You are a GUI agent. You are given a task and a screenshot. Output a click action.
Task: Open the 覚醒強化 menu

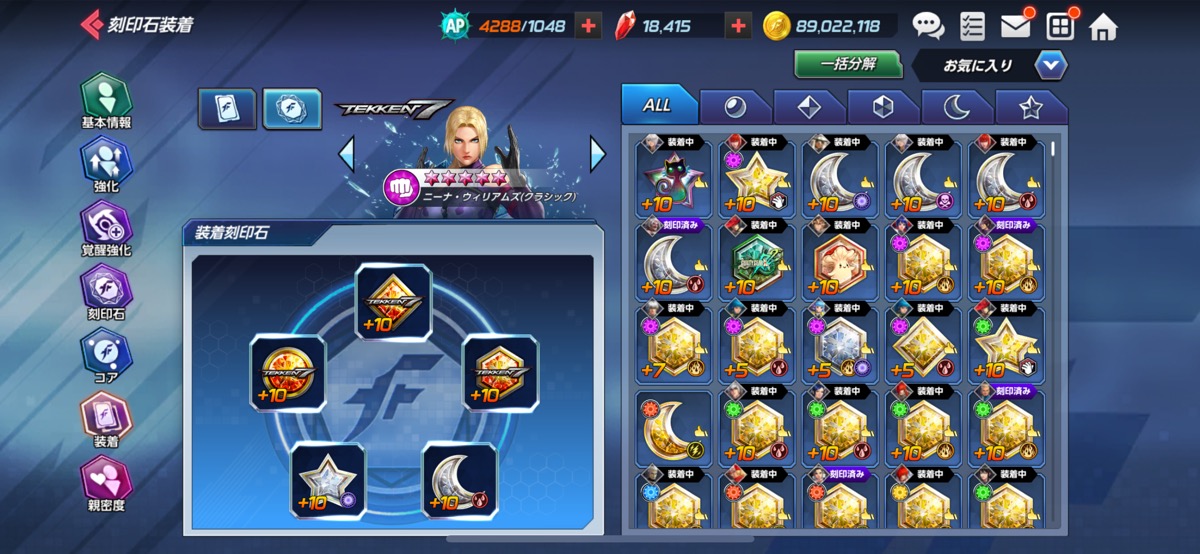[x=106, y=229]
